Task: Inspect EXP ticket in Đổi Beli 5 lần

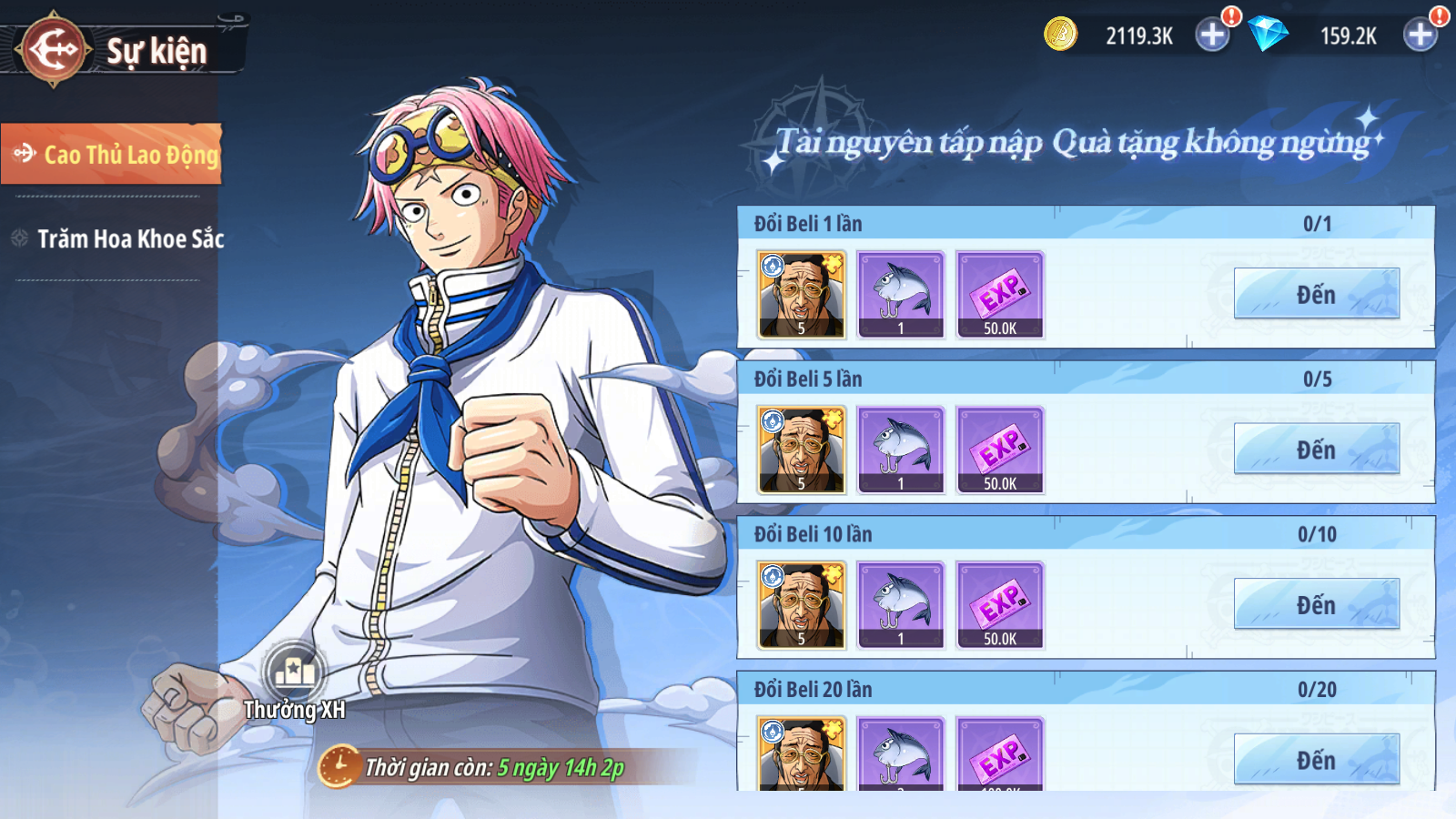Action: (x=1000, y=450)
